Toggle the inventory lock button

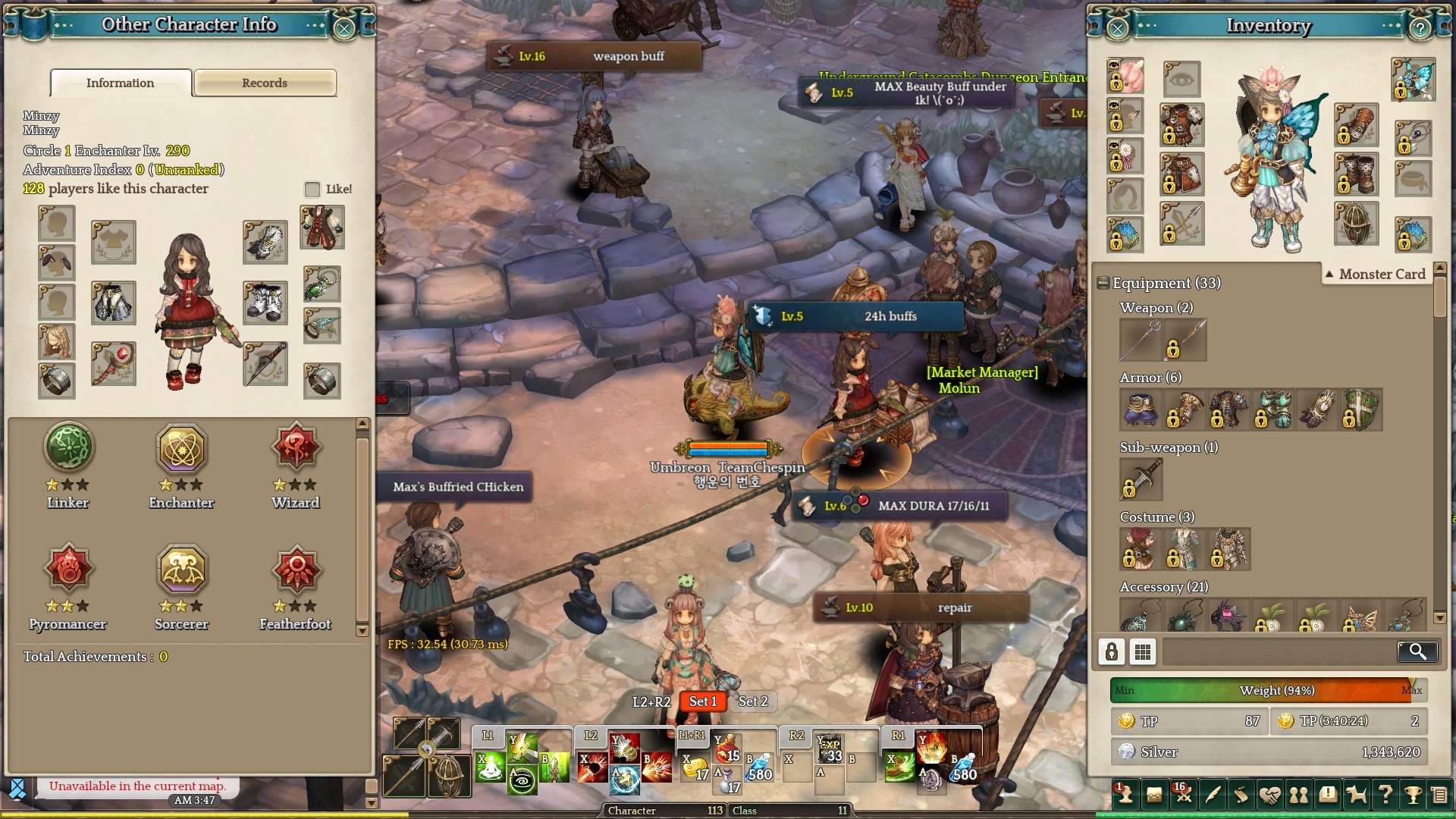1112,651
